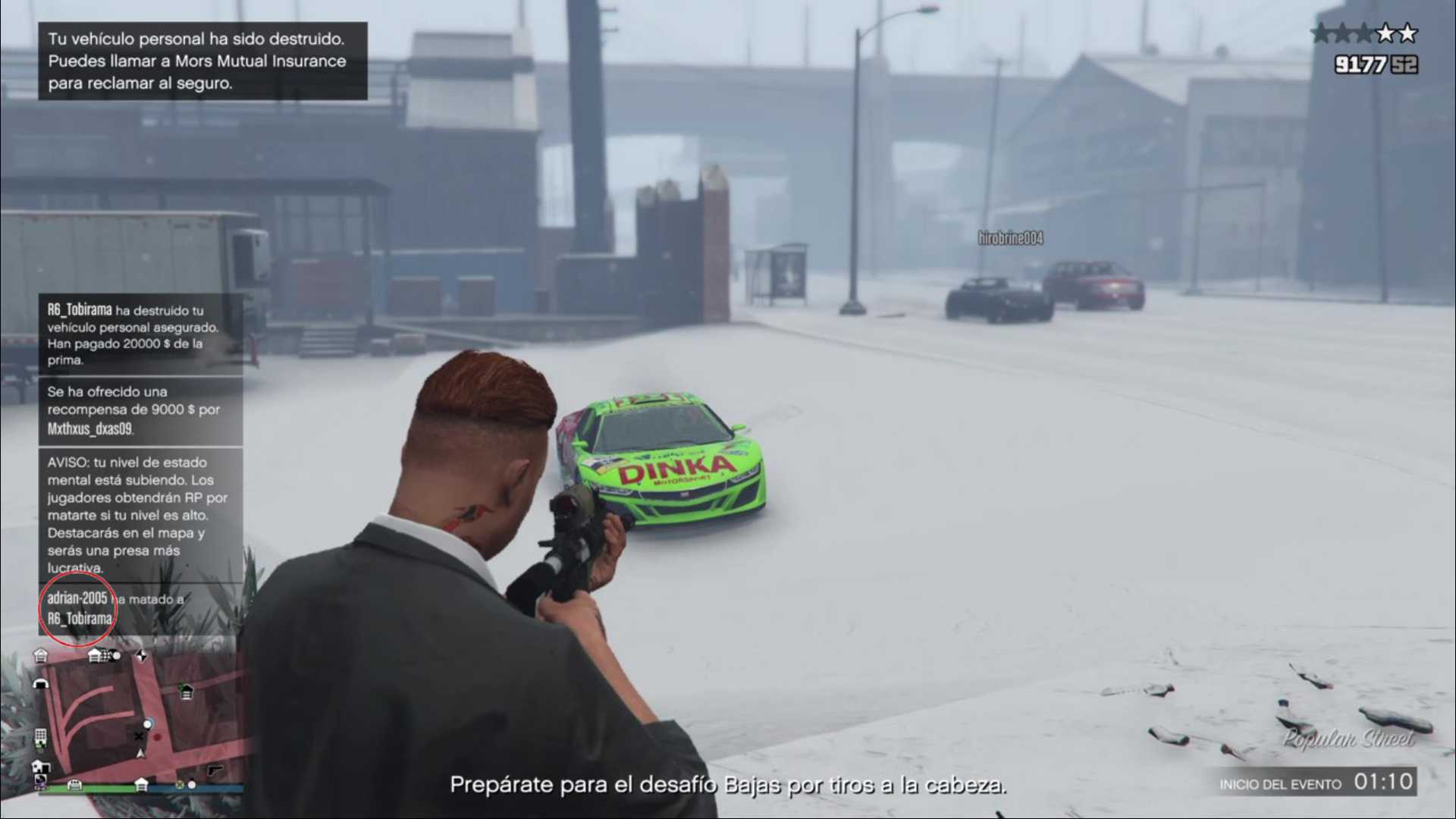Screen dimensions: 1456x819
Task: Click the four-point star marker on minimap
Action: click(142, 655)
